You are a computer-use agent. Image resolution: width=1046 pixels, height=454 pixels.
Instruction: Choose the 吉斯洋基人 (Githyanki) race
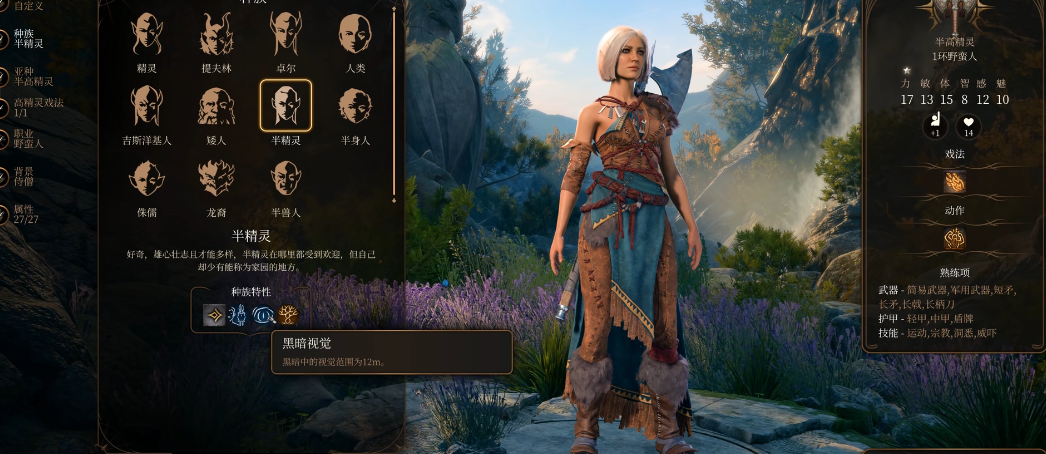pos(147,106)
